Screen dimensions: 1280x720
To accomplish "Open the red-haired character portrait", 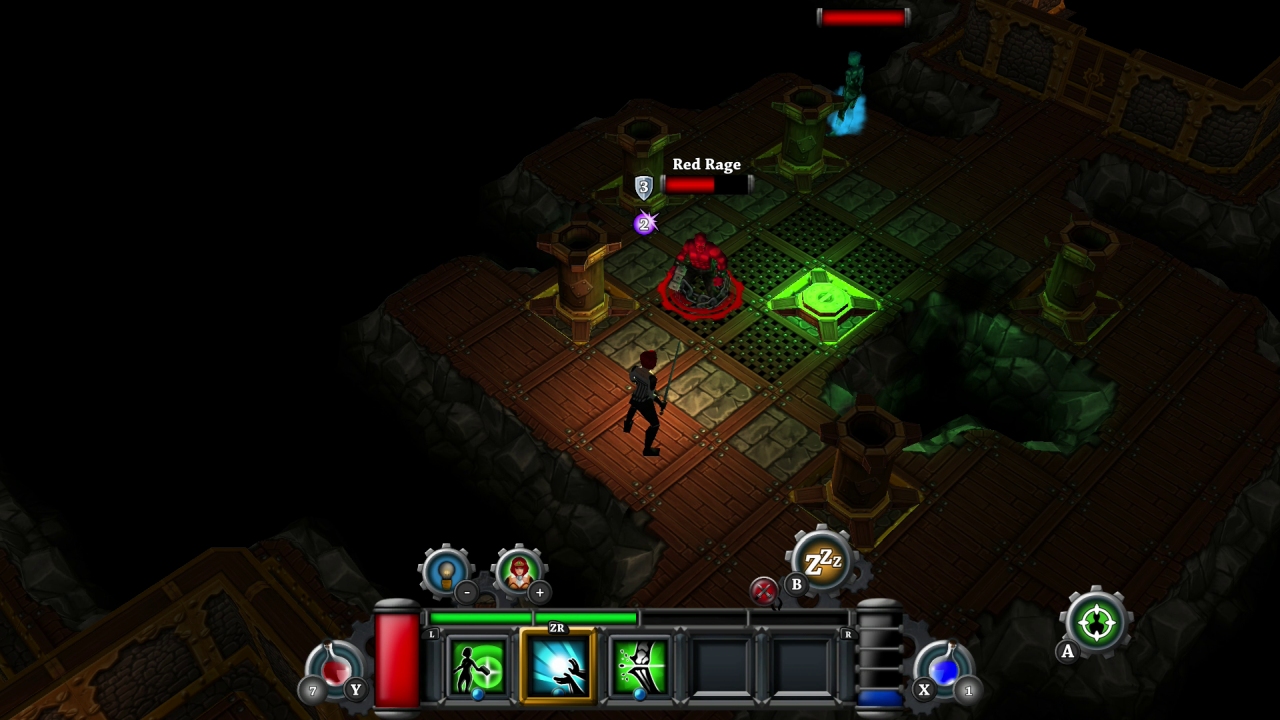I will 519,571.
